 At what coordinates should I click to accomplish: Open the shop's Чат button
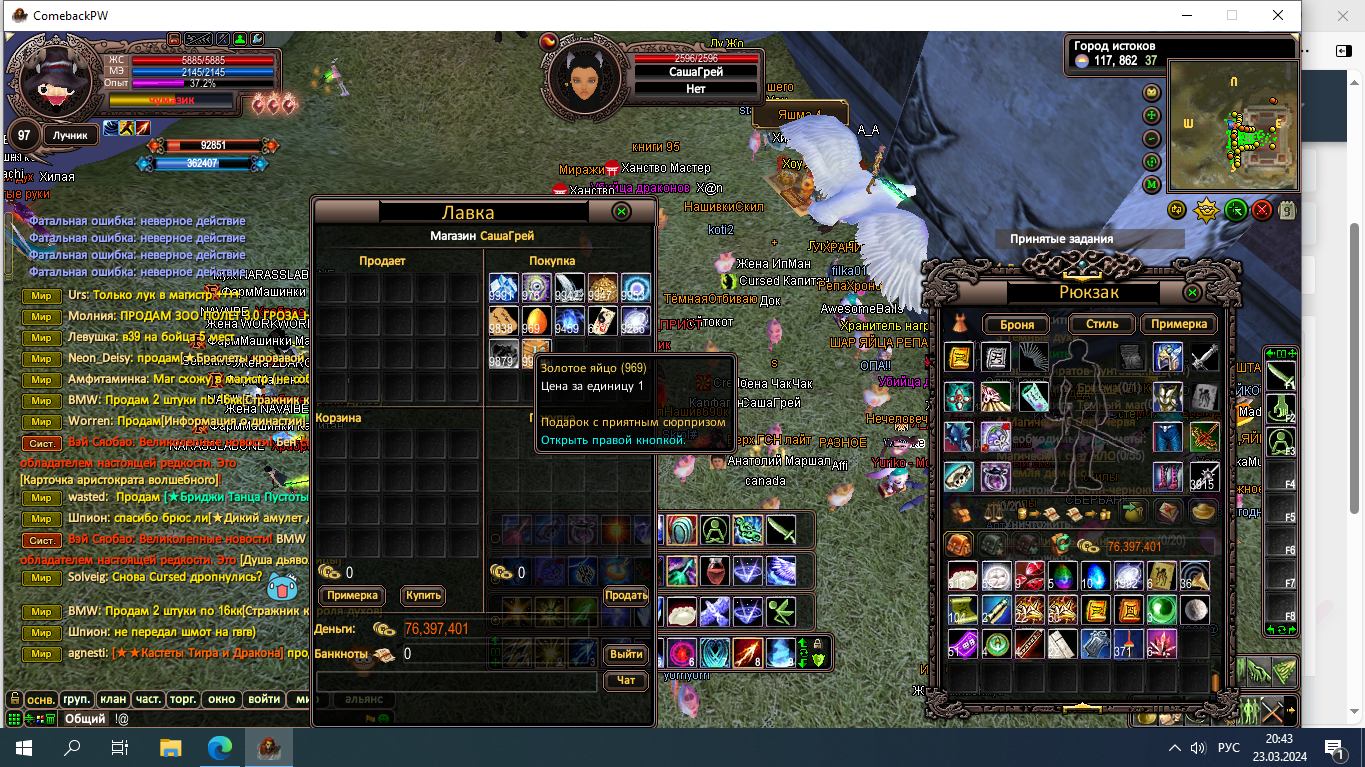tap(626, 680)
